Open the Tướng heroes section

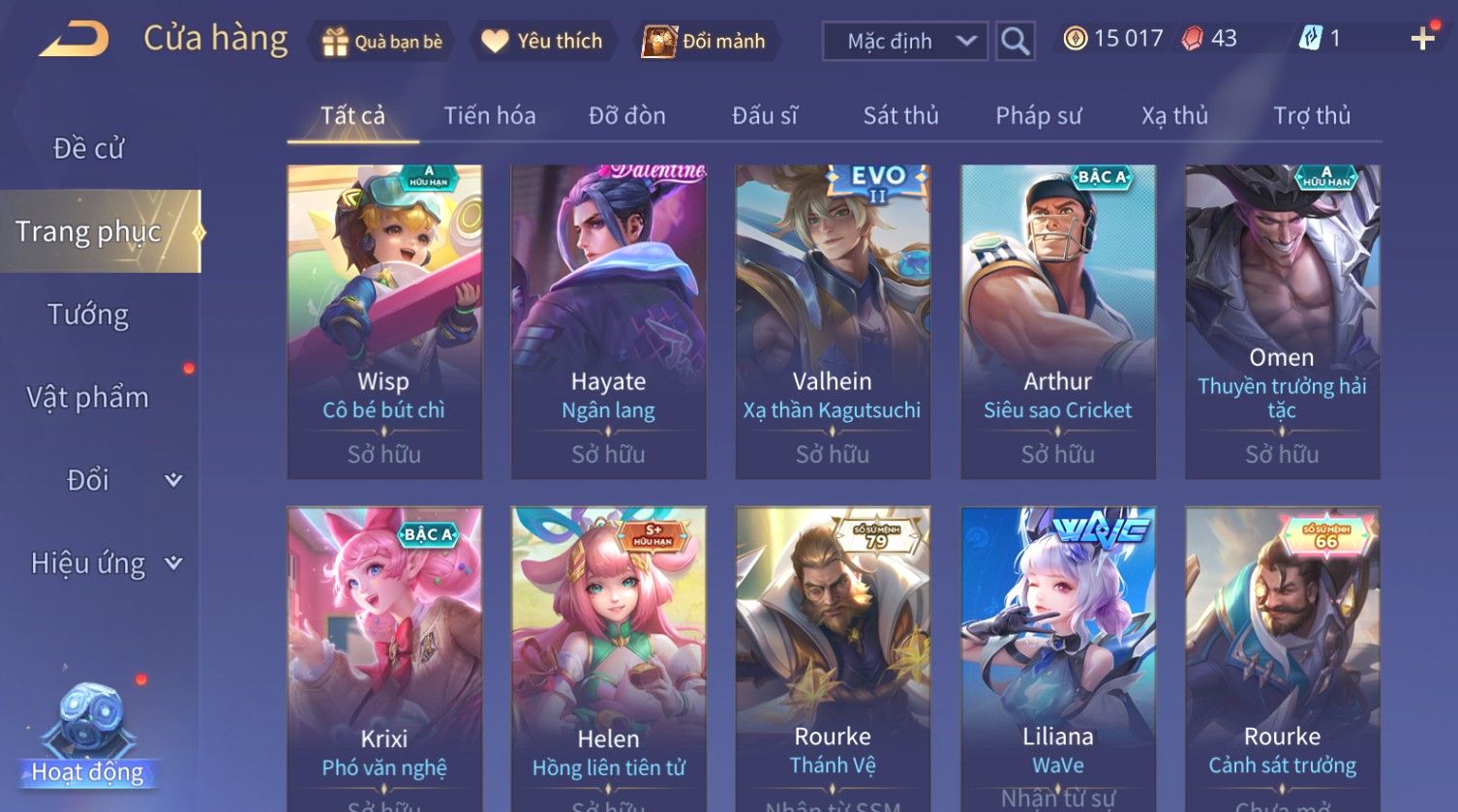[x=88, y=315]
